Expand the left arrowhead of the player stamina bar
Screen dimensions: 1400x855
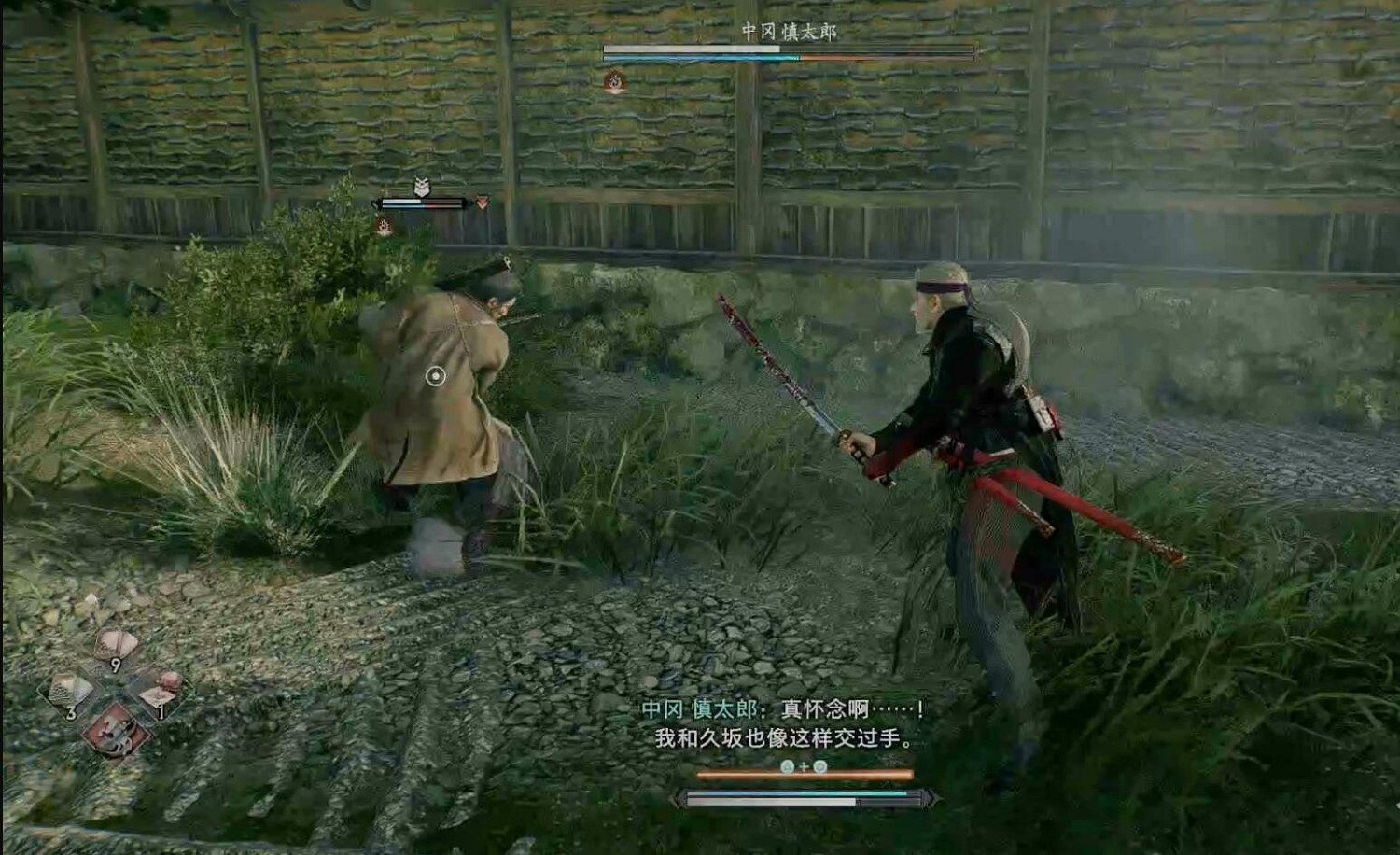[x=679, y=799]
